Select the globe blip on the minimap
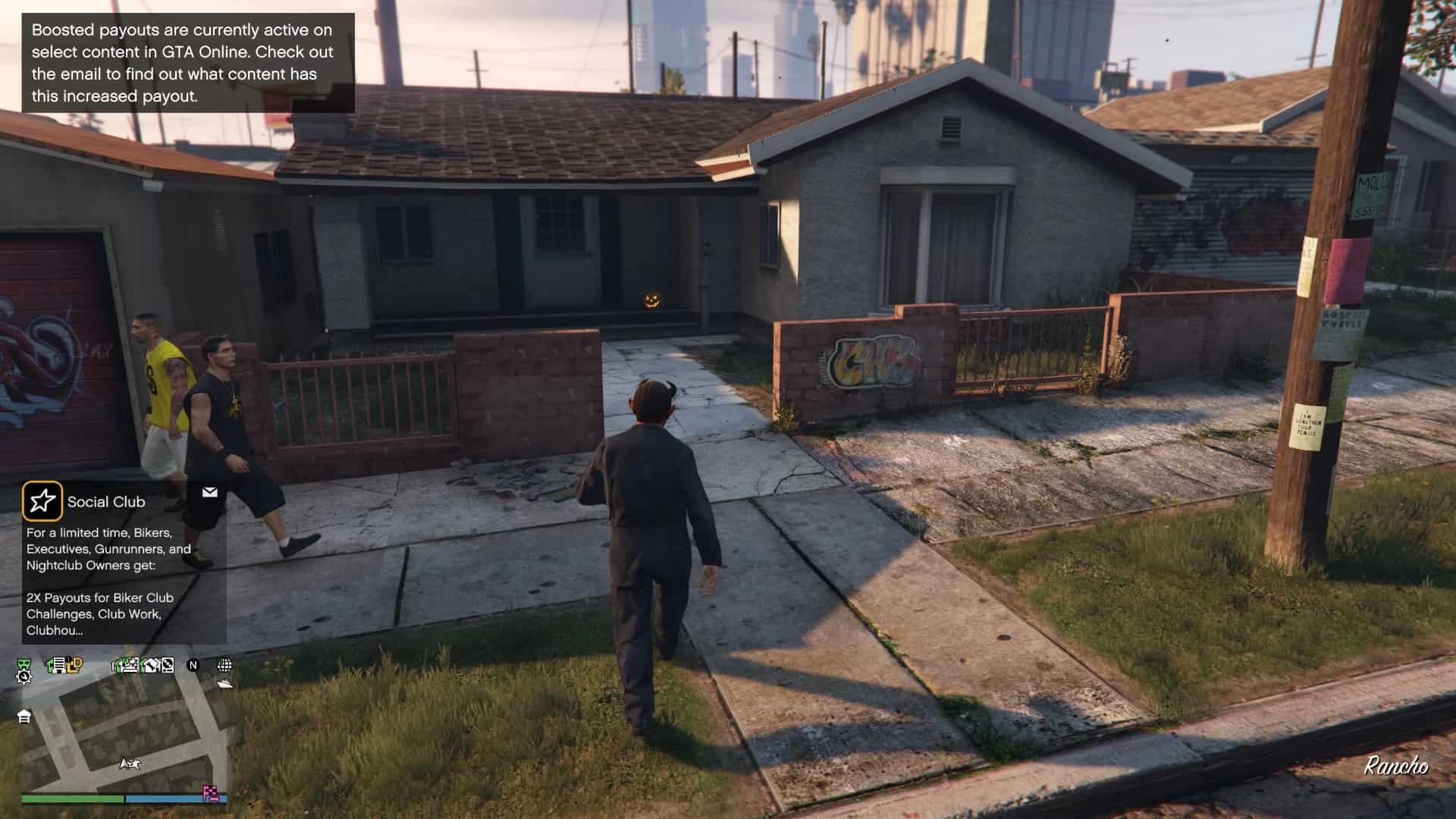 pyautogui.click(x=224, y=665)
